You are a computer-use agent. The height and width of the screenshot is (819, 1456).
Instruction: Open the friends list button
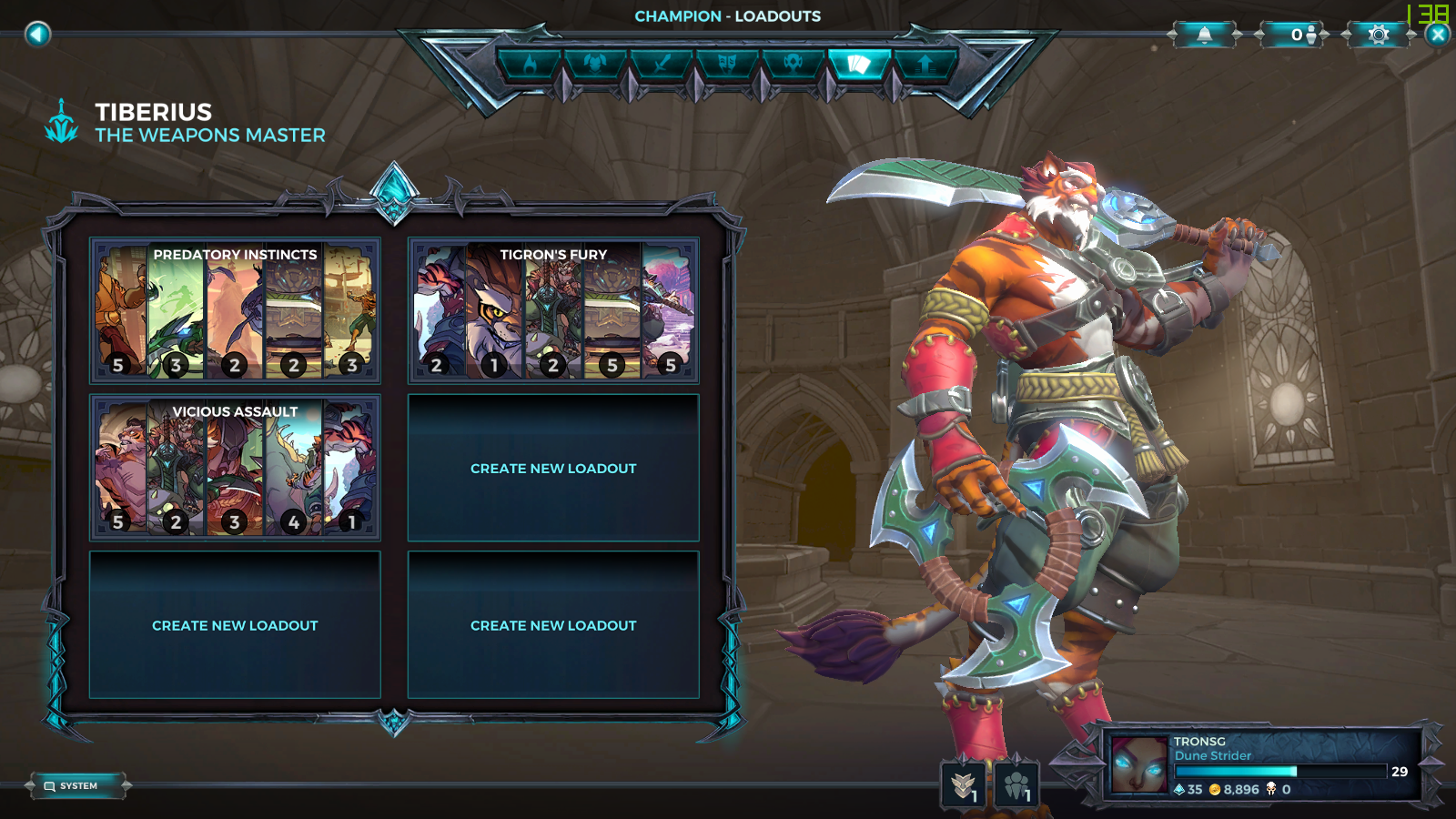pyautogui.click(x=1291, y=35)
